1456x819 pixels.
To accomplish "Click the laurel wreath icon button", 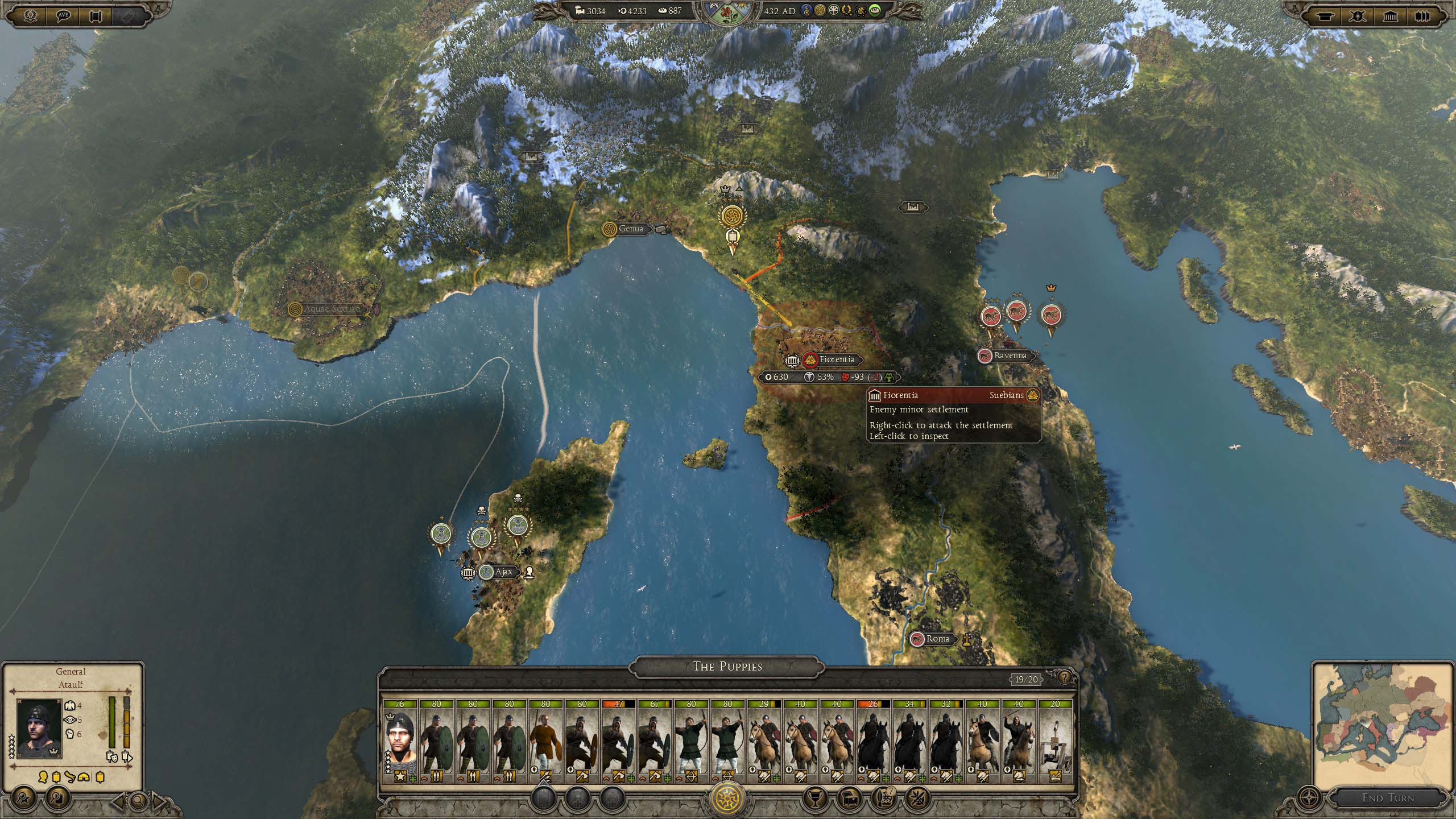I will 31,15.
